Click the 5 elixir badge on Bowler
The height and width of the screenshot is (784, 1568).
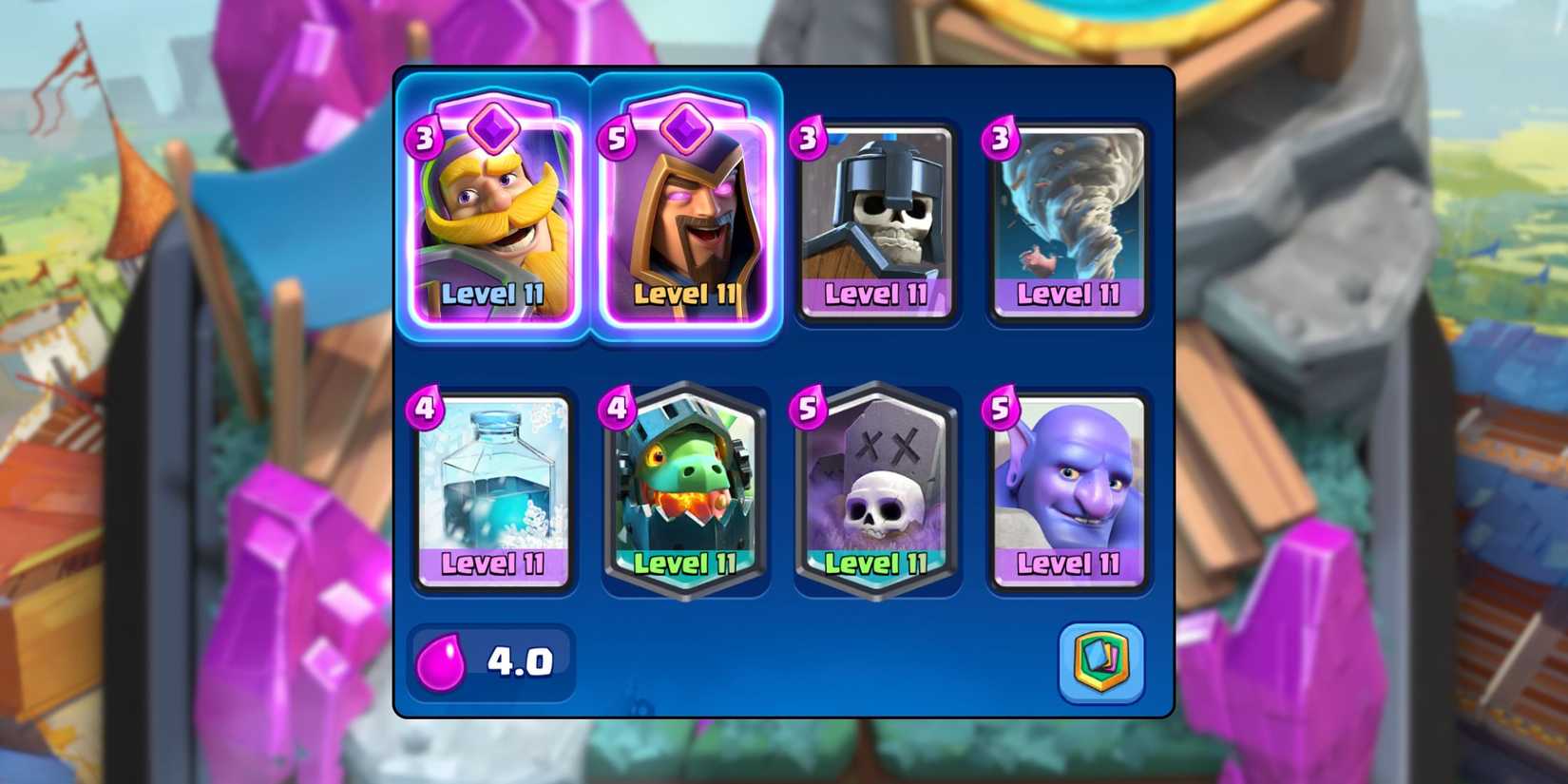click(x=1002, y=407)
